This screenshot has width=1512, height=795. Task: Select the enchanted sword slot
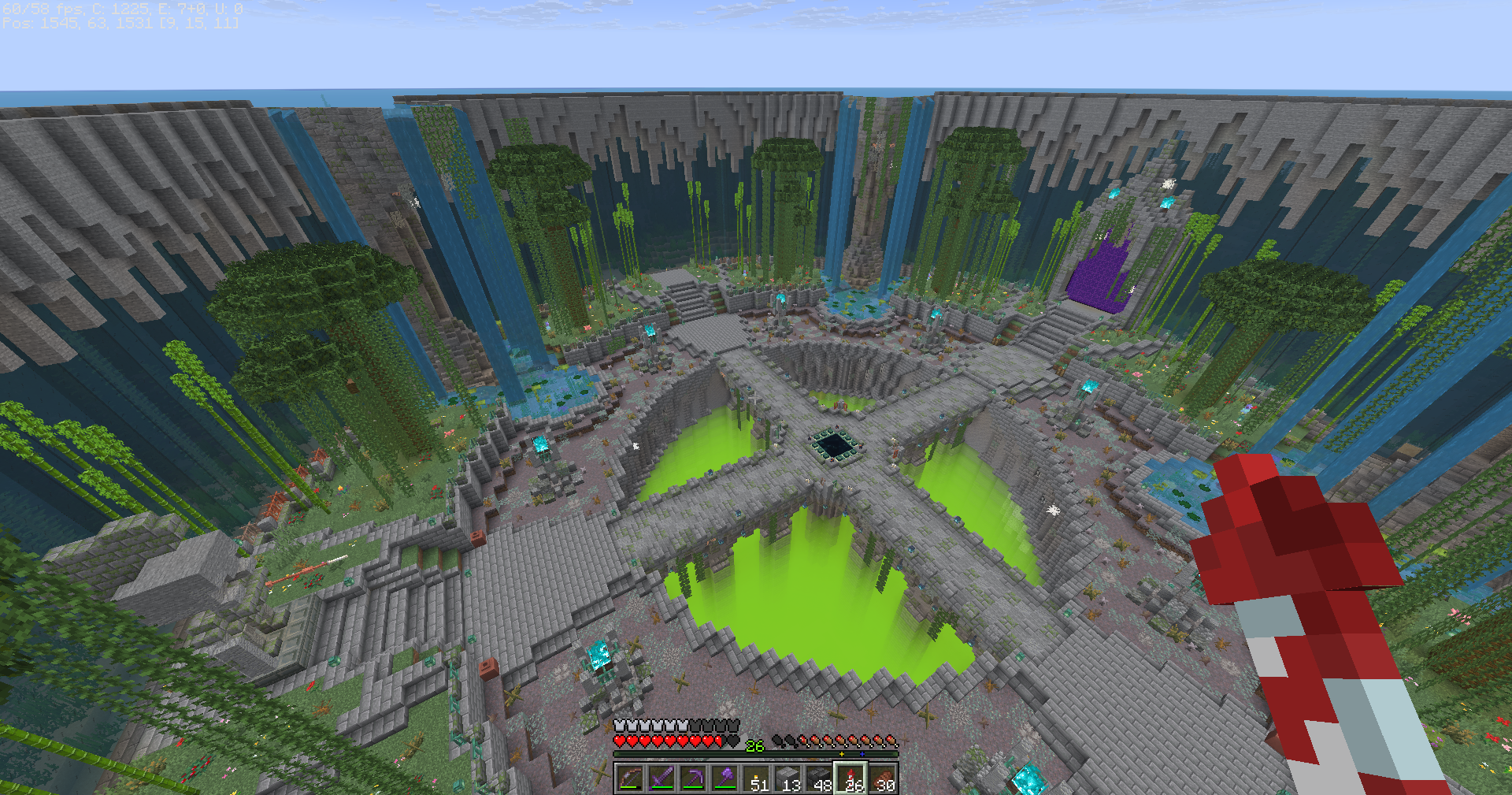pos(661,778)
